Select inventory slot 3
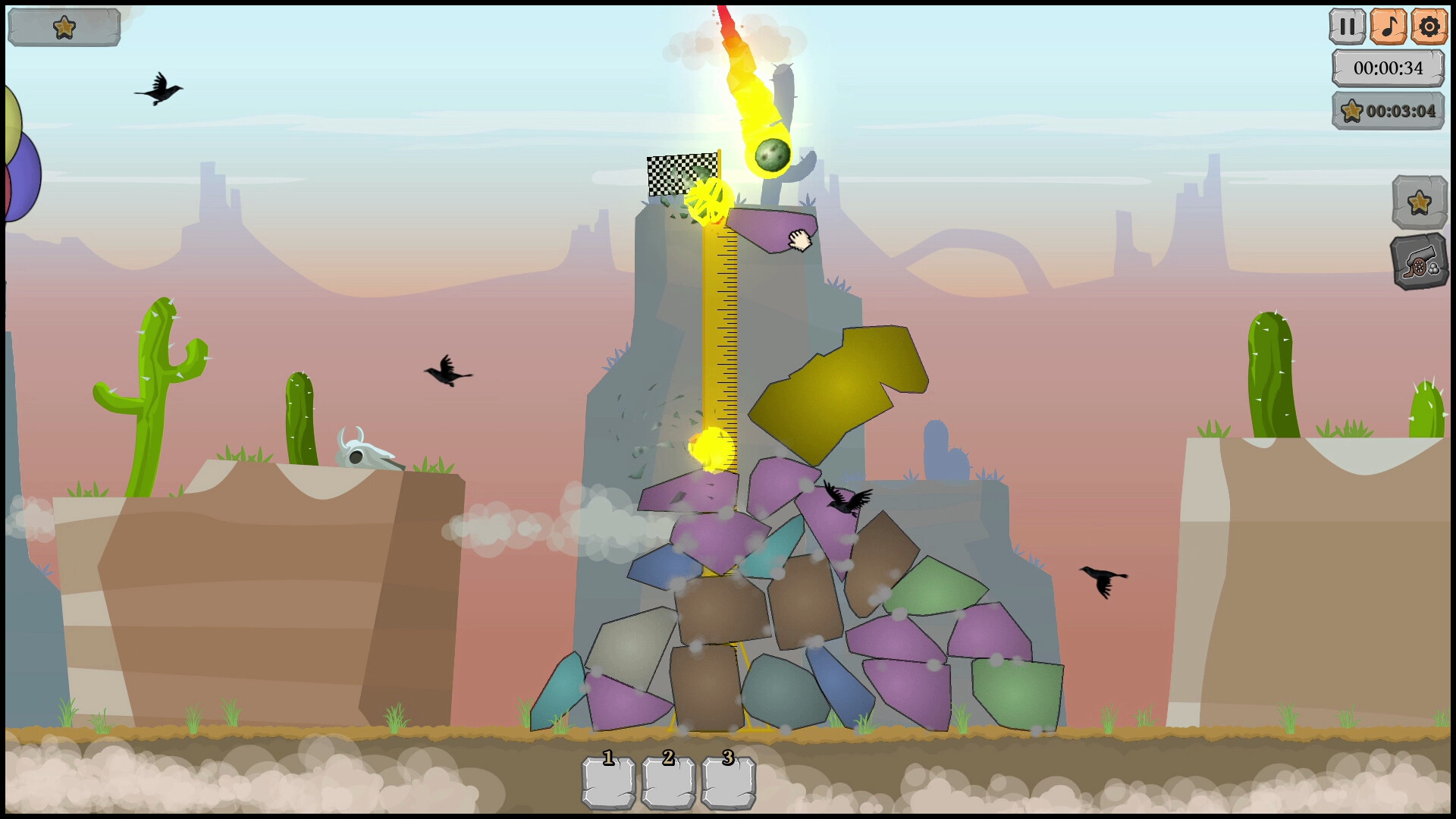Viewport: 1456px width, 819px height. coord(728,781)
